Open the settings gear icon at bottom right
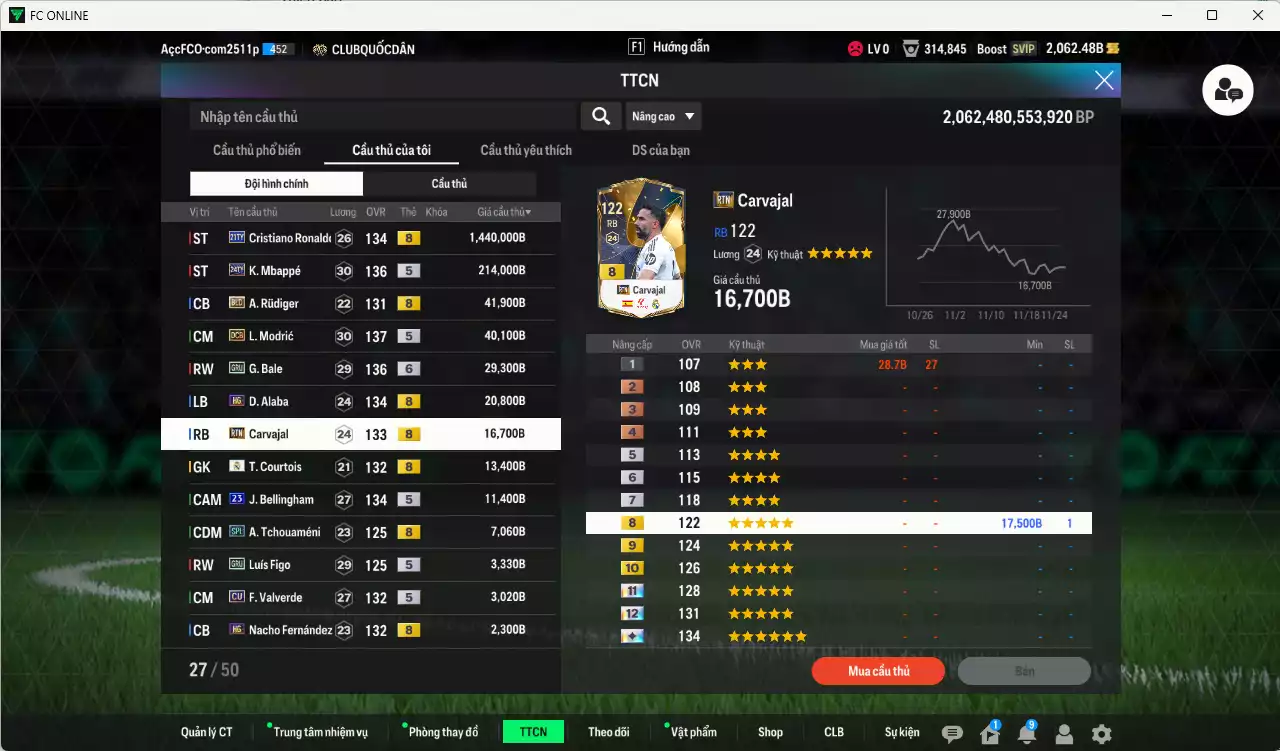This screenshot has height=751, width=1280. [1102, 731]
